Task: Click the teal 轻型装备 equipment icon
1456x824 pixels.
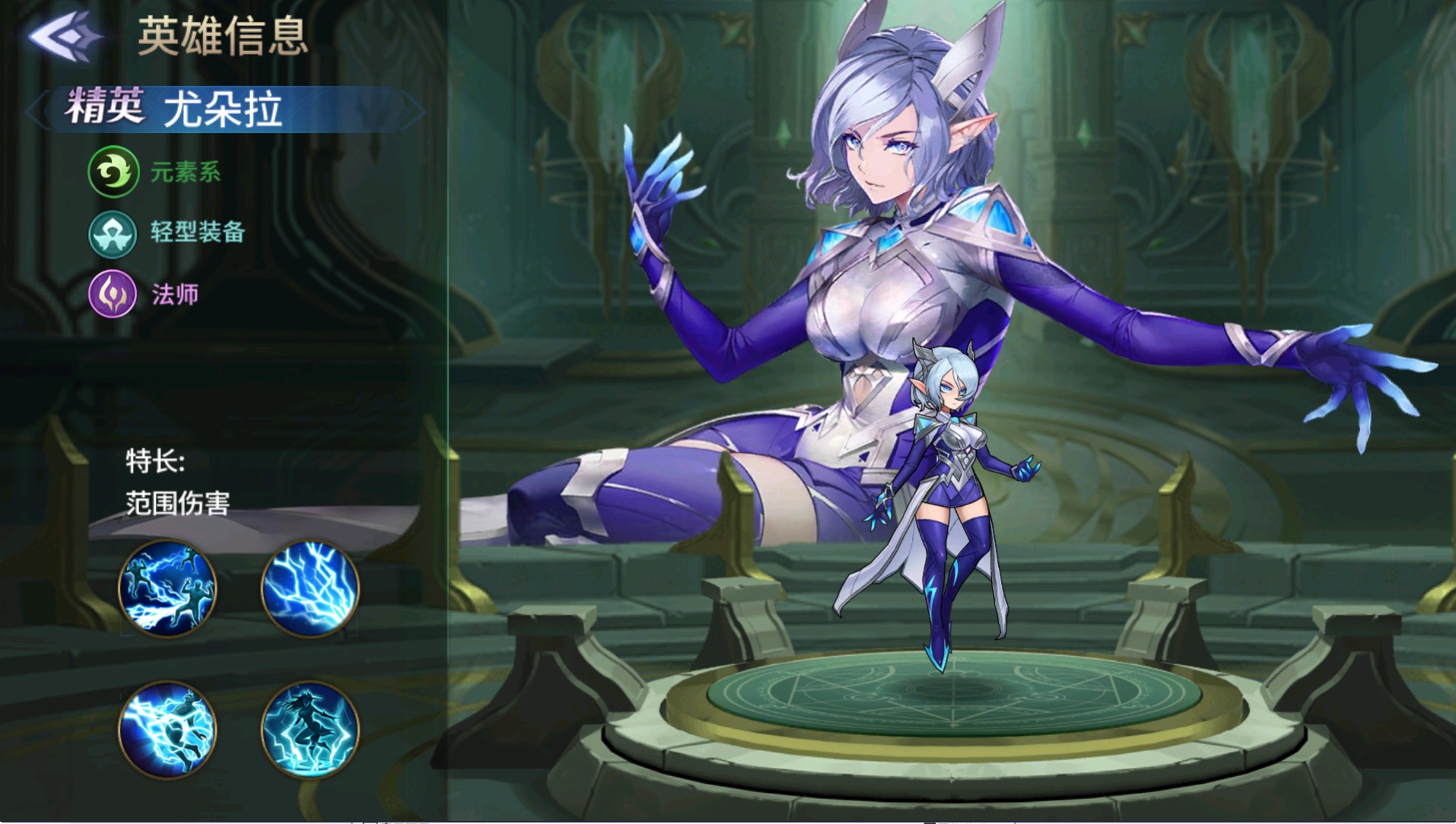Action: [x=112, y=234]
